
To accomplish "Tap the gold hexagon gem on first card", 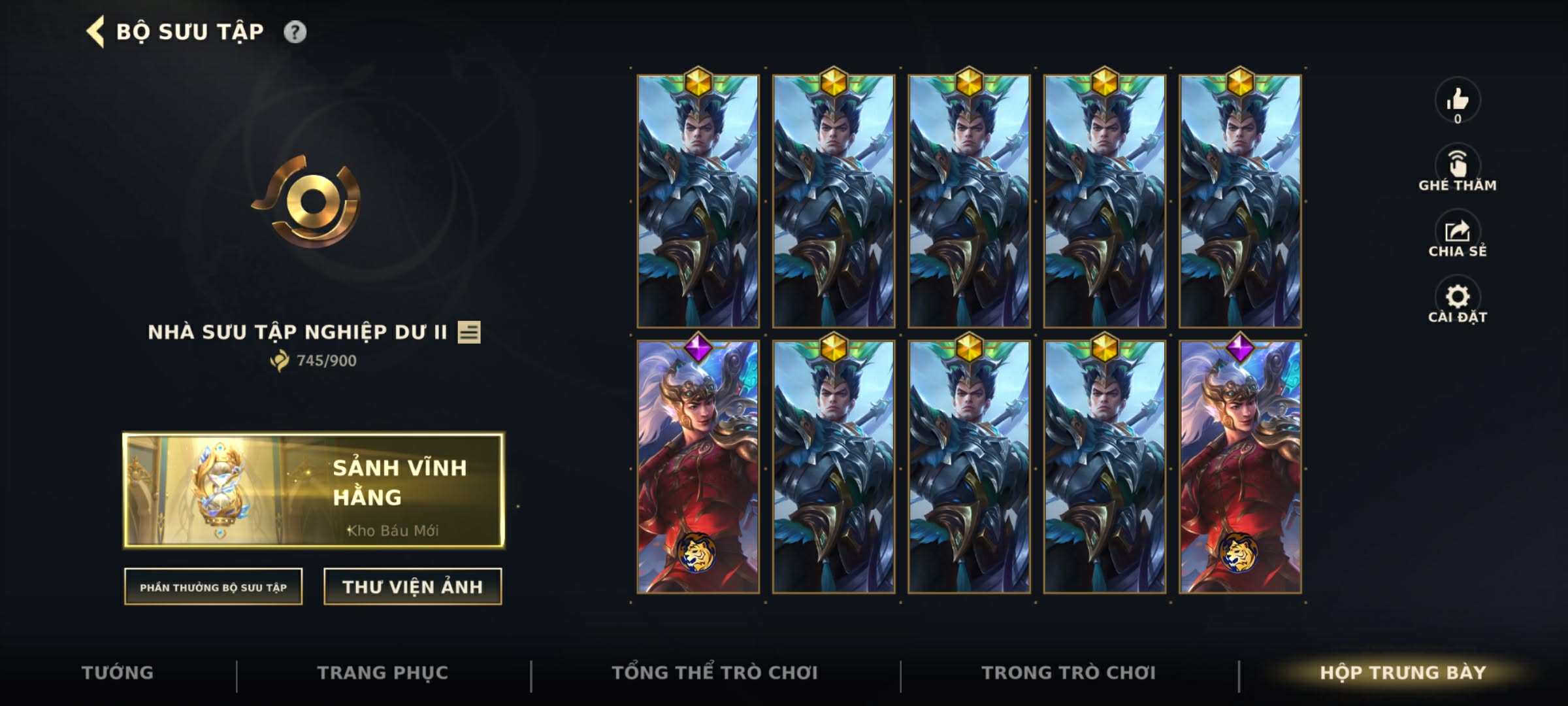I will (699, 82).
